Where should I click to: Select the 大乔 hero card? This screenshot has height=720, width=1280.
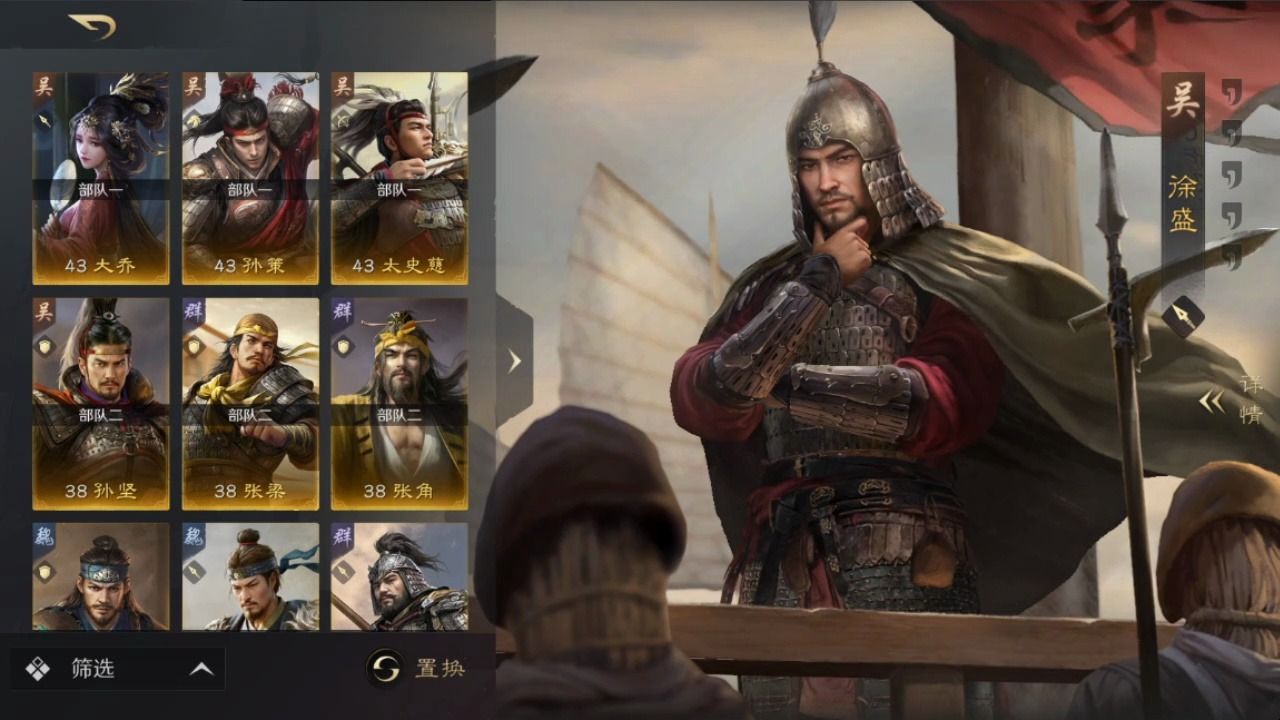pyautogui.click(x=100, y=178)
